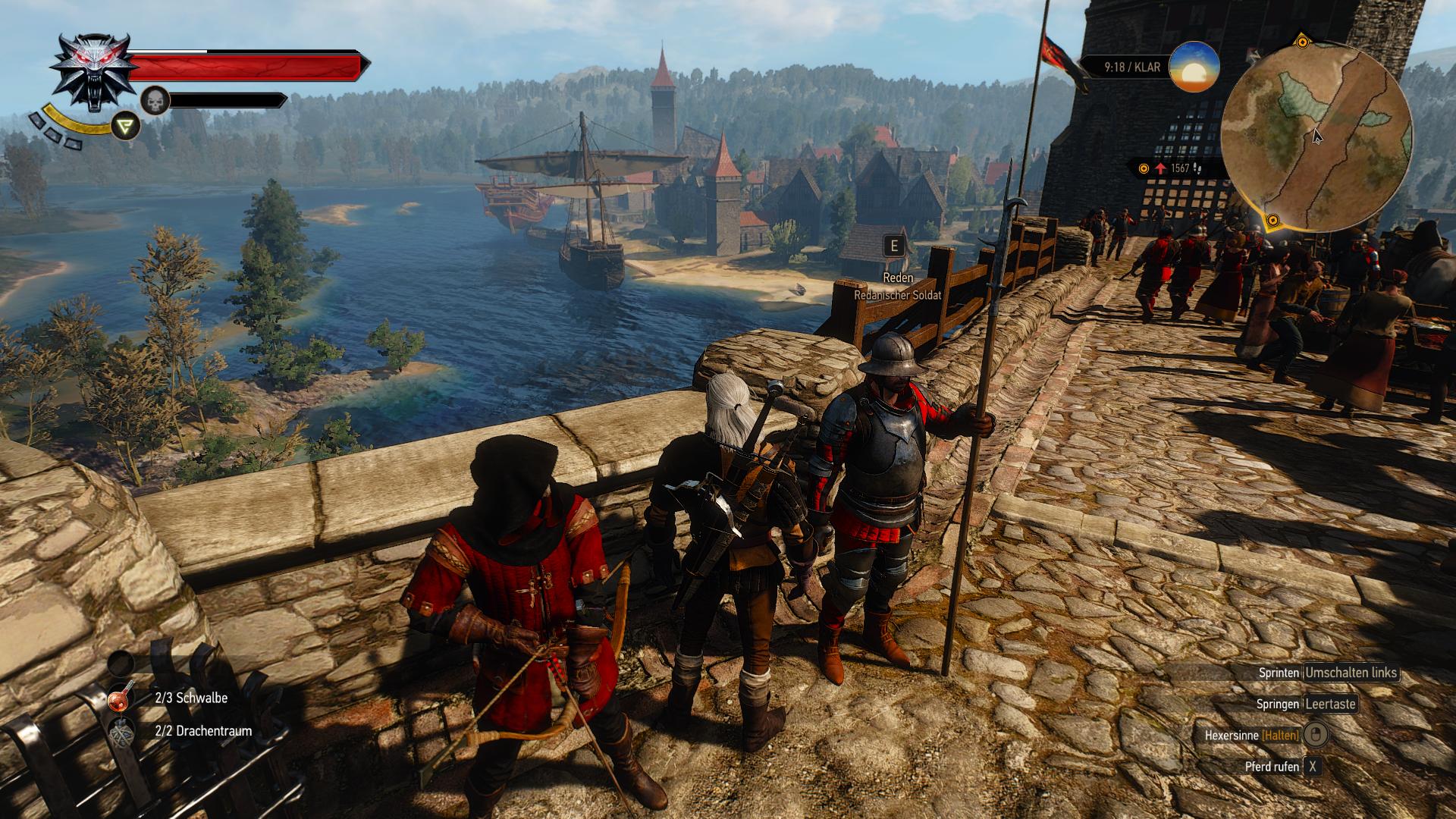Select the Schwalbe potion slot
Viewport: 1456px width, 819px height.
(121, 698)
